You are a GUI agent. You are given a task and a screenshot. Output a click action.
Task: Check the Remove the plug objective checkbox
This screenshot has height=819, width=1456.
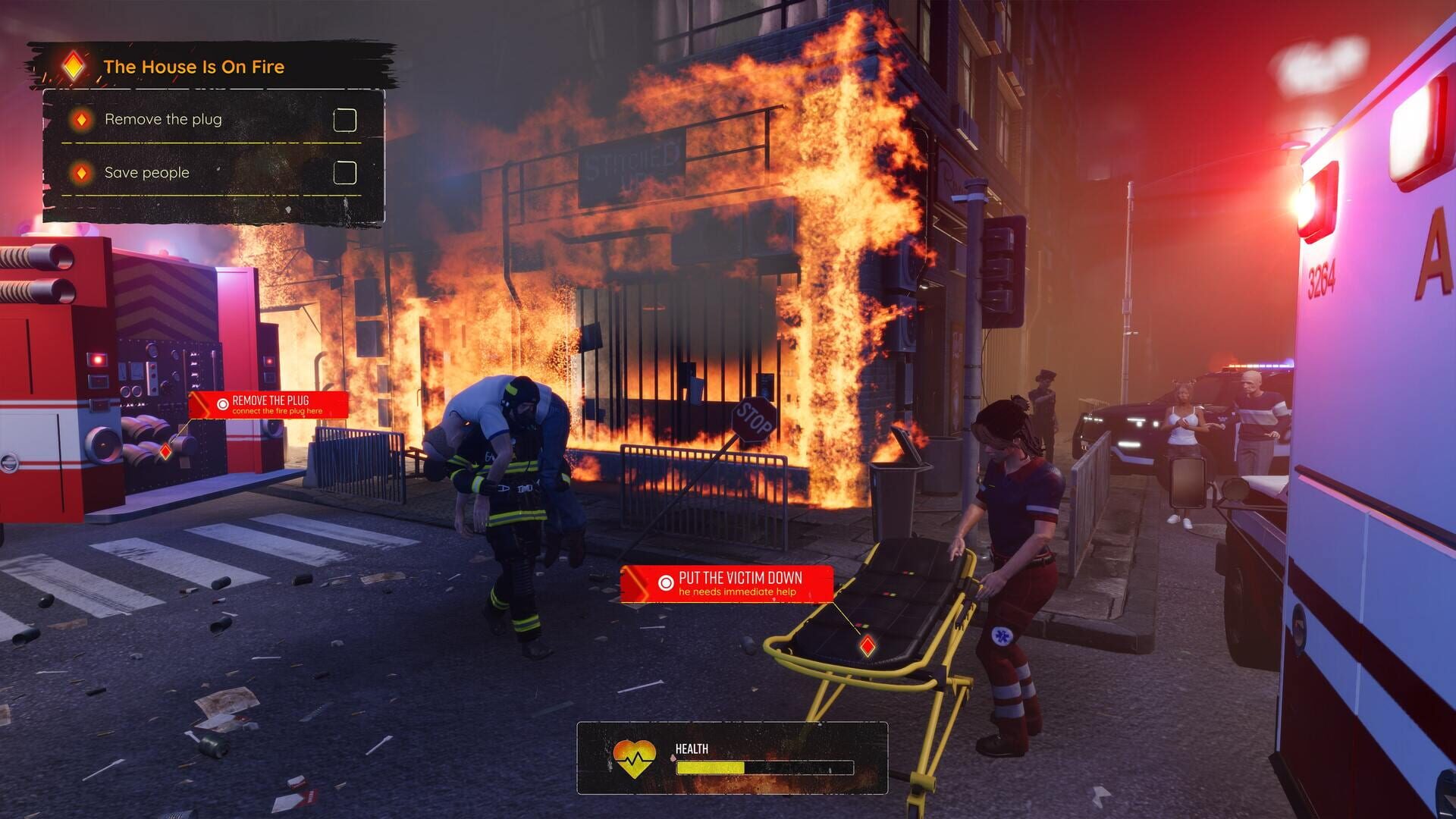click(347, 118)
